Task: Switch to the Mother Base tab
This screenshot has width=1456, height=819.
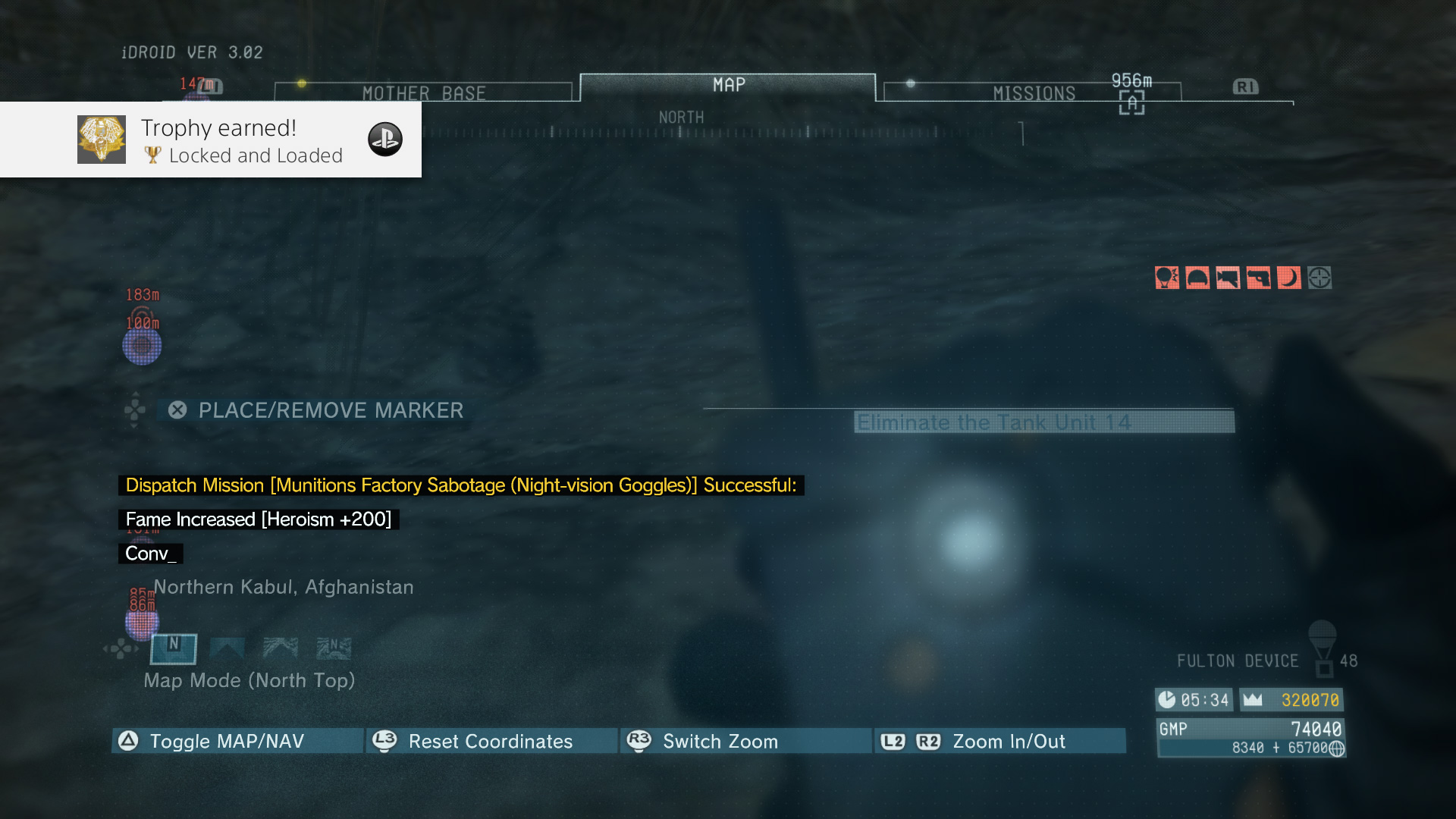Action: pyautogui.click(x=423, y=93)
